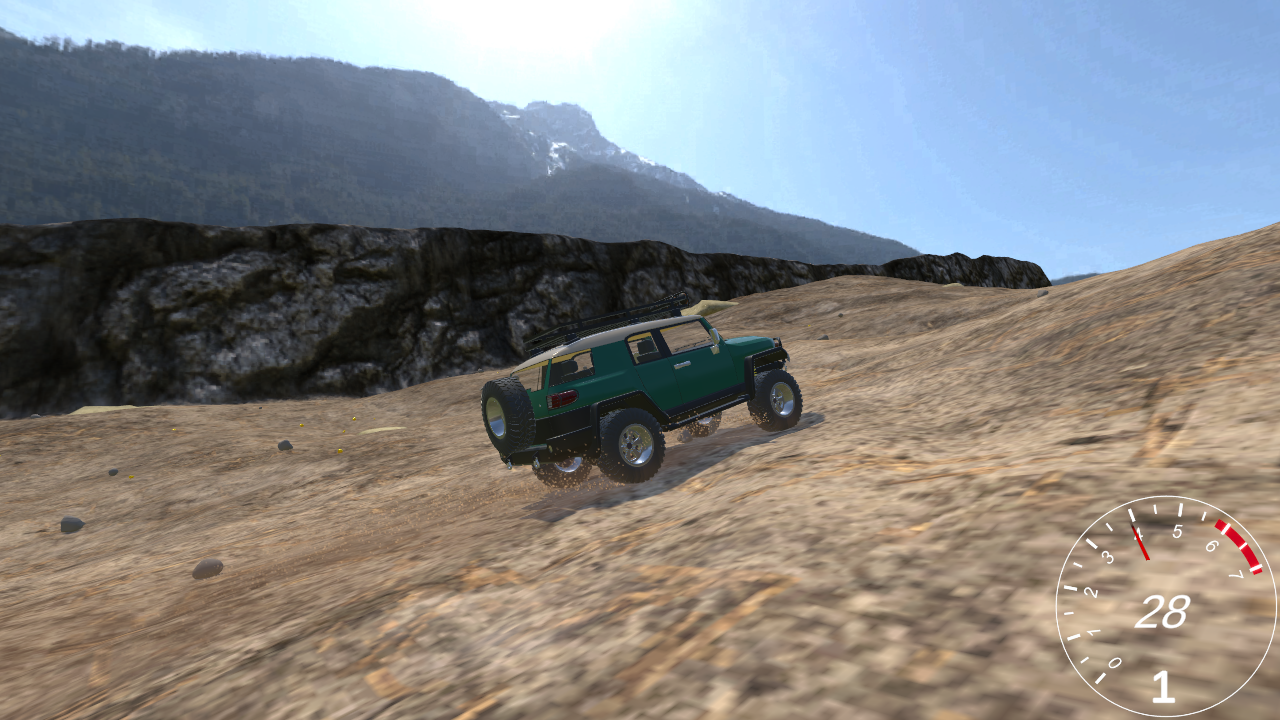This screenshot has width=1280, height=720.
Task: Select the rear door handle of the SUV
Action: [682, 365]
